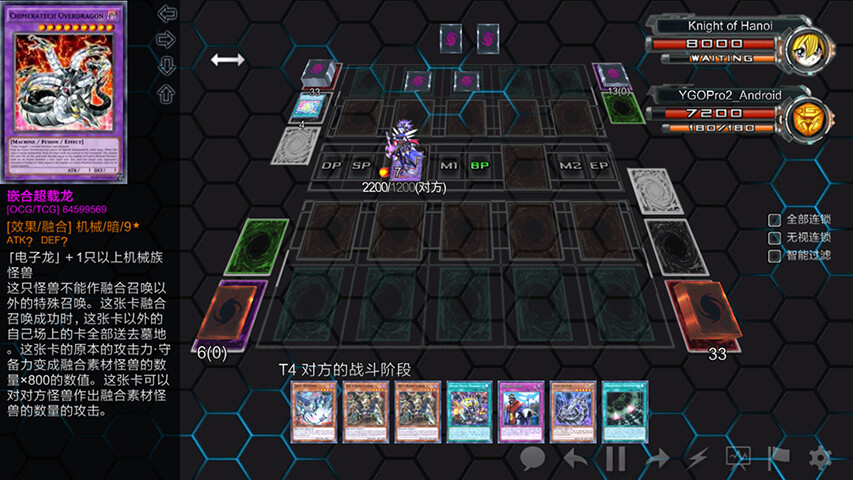Tick the 无视连锁 checkbox
853x480 pixels.
(774, 238)
